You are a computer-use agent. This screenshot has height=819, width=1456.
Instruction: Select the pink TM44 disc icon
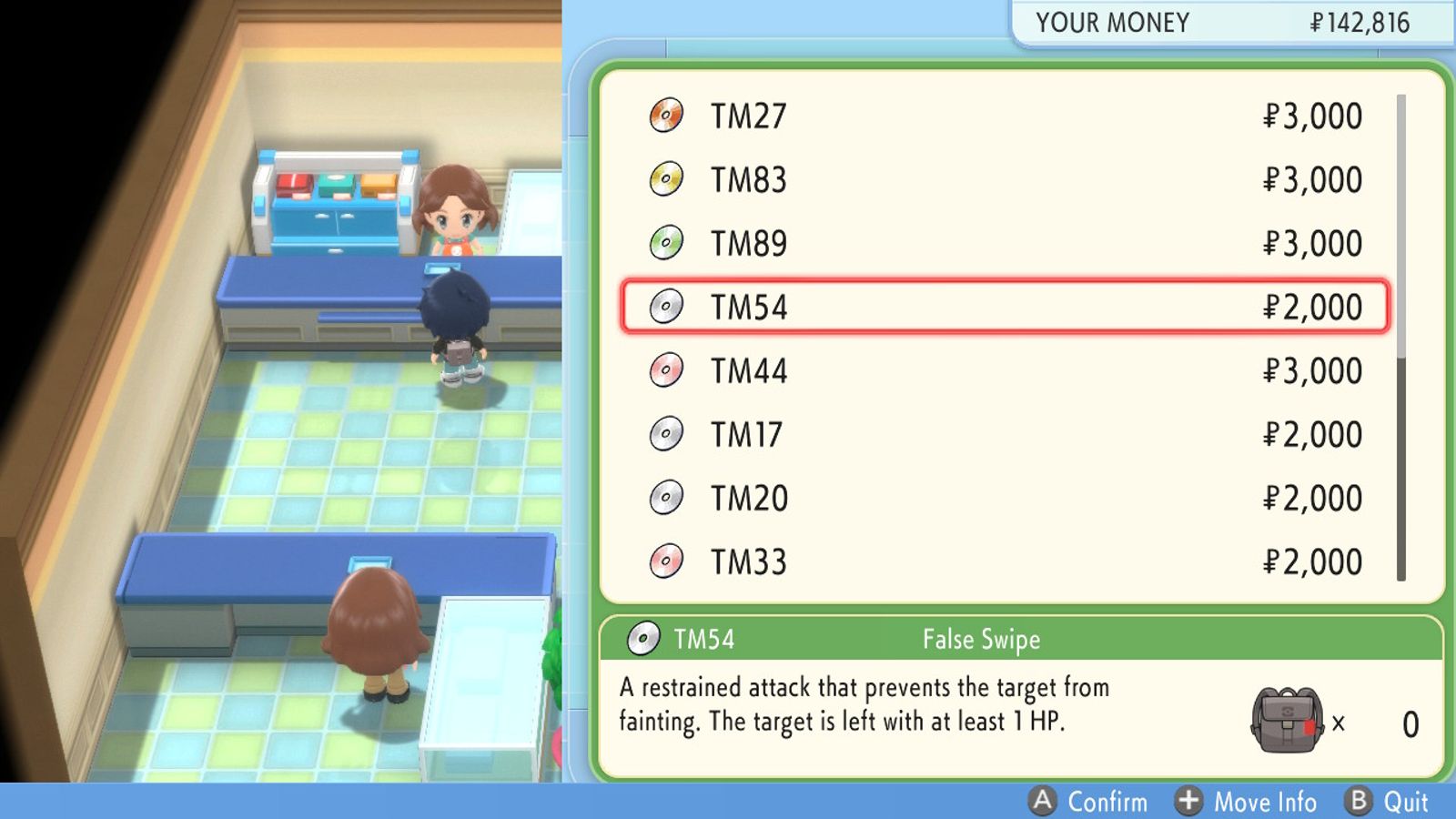[666, 370]
